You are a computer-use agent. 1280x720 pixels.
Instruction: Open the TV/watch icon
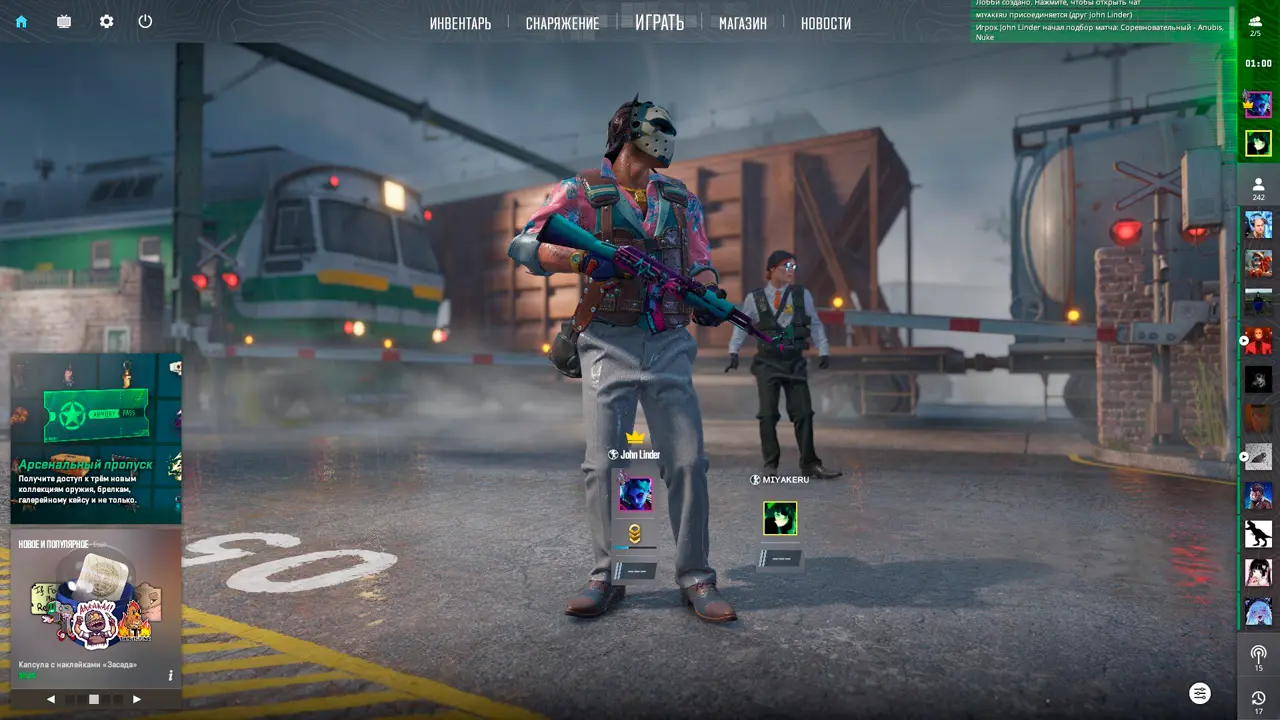pyautogui.click(x=64, y=21)
